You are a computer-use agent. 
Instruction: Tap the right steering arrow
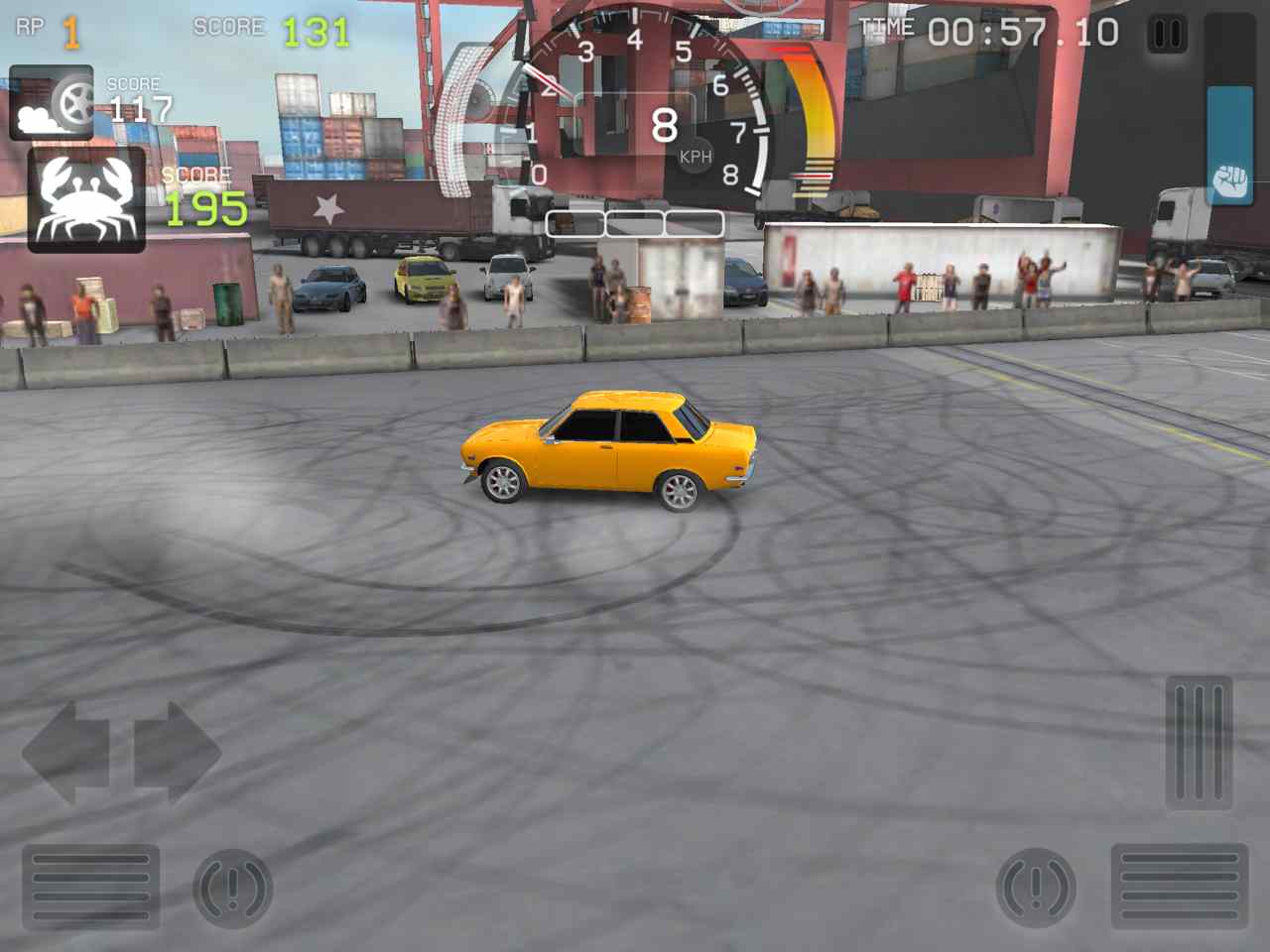pos(179,754)
